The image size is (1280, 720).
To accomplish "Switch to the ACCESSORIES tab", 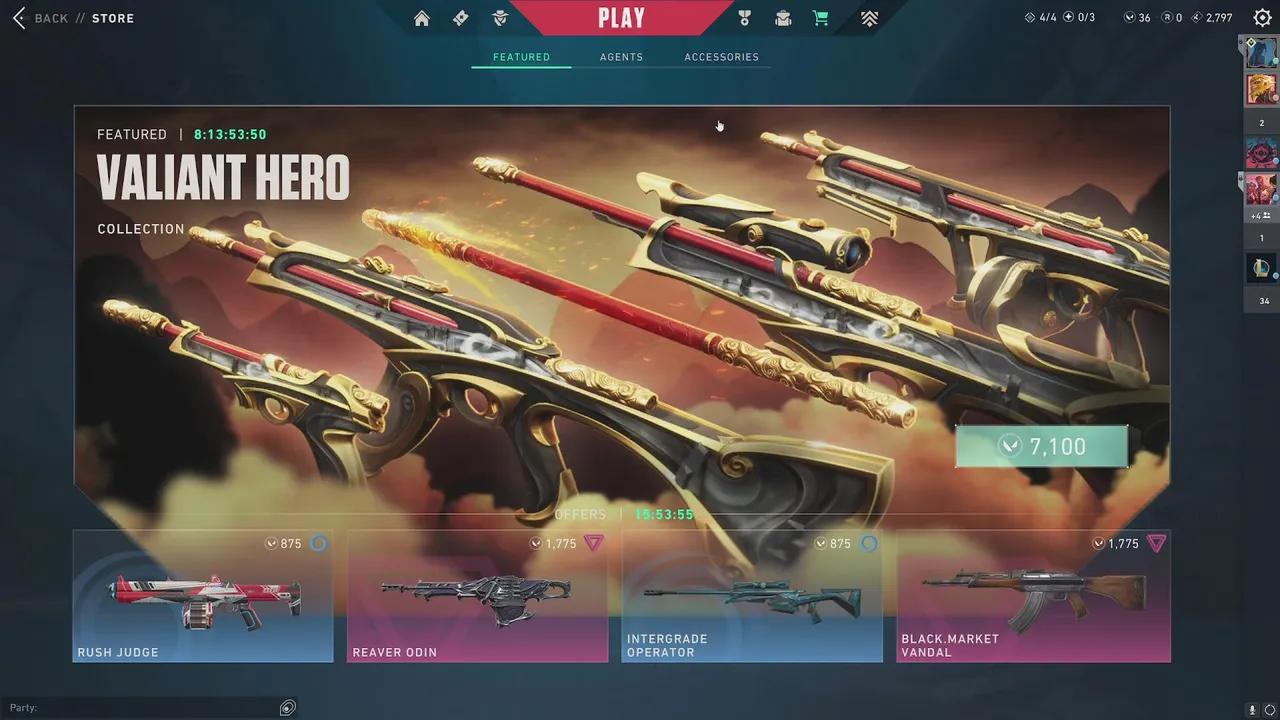I will 721,57.
